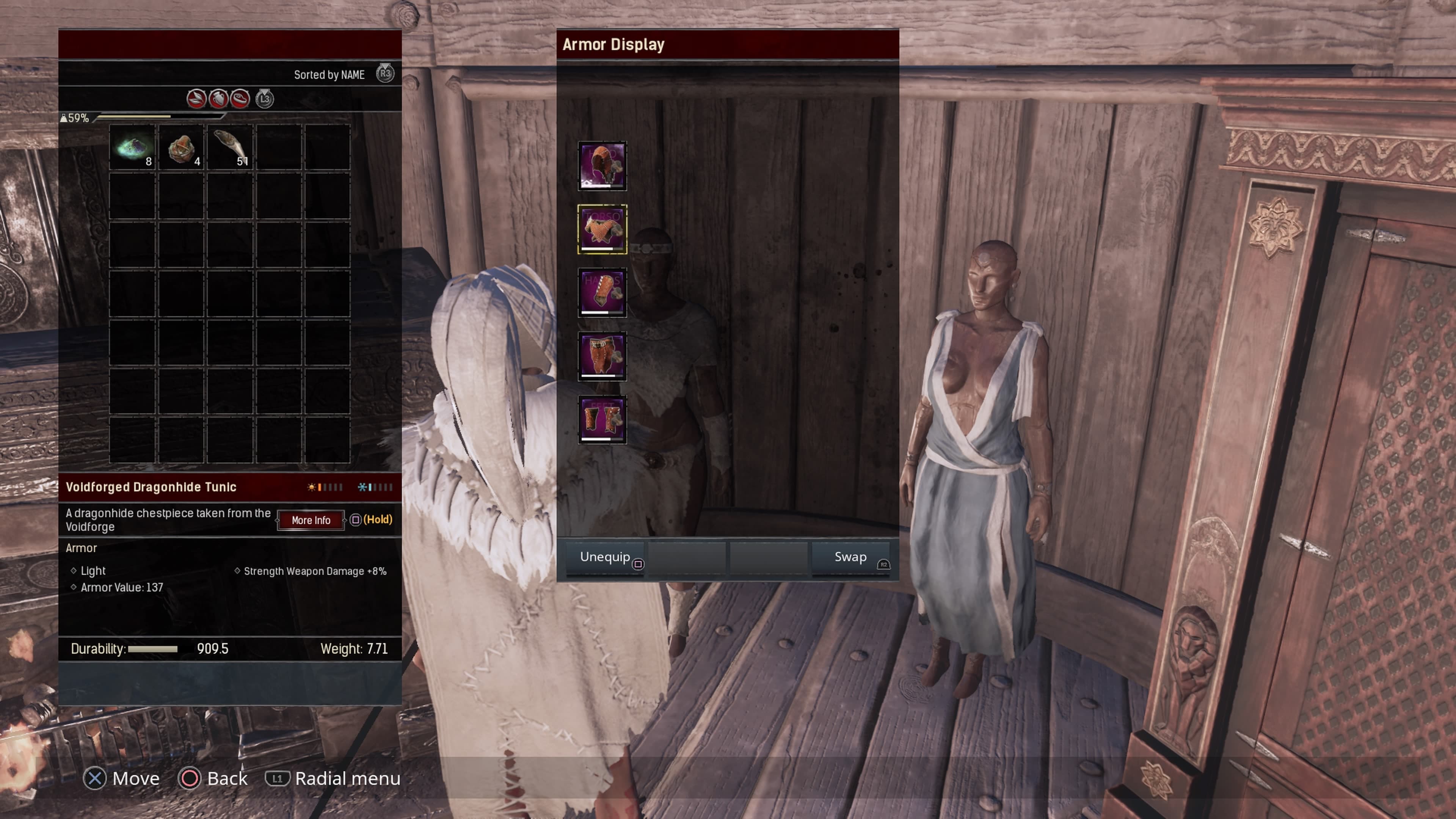
Task: Toggle the meat steak filter
Action: point(240,99)
